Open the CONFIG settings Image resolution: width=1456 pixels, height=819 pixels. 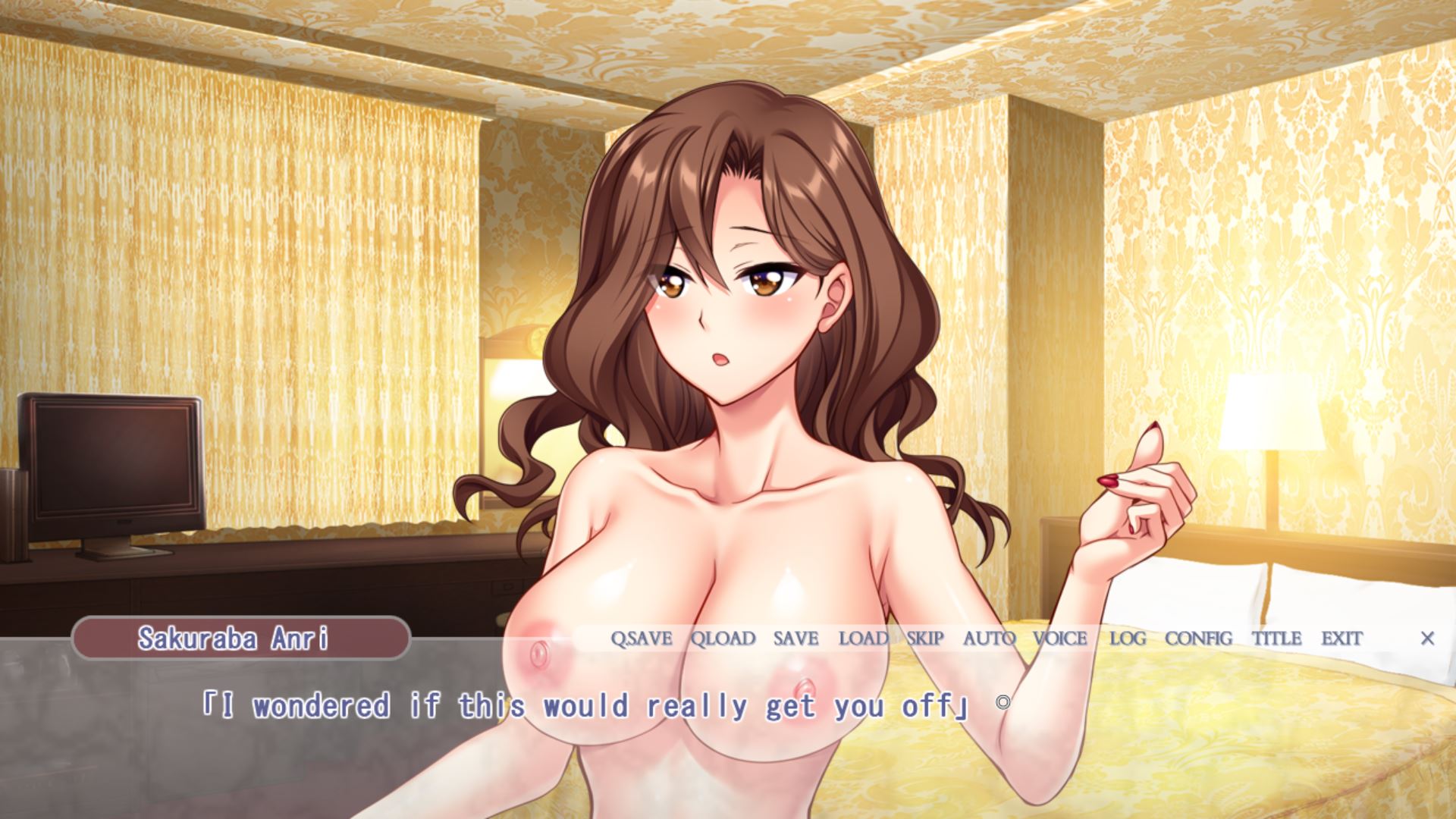1198,639
